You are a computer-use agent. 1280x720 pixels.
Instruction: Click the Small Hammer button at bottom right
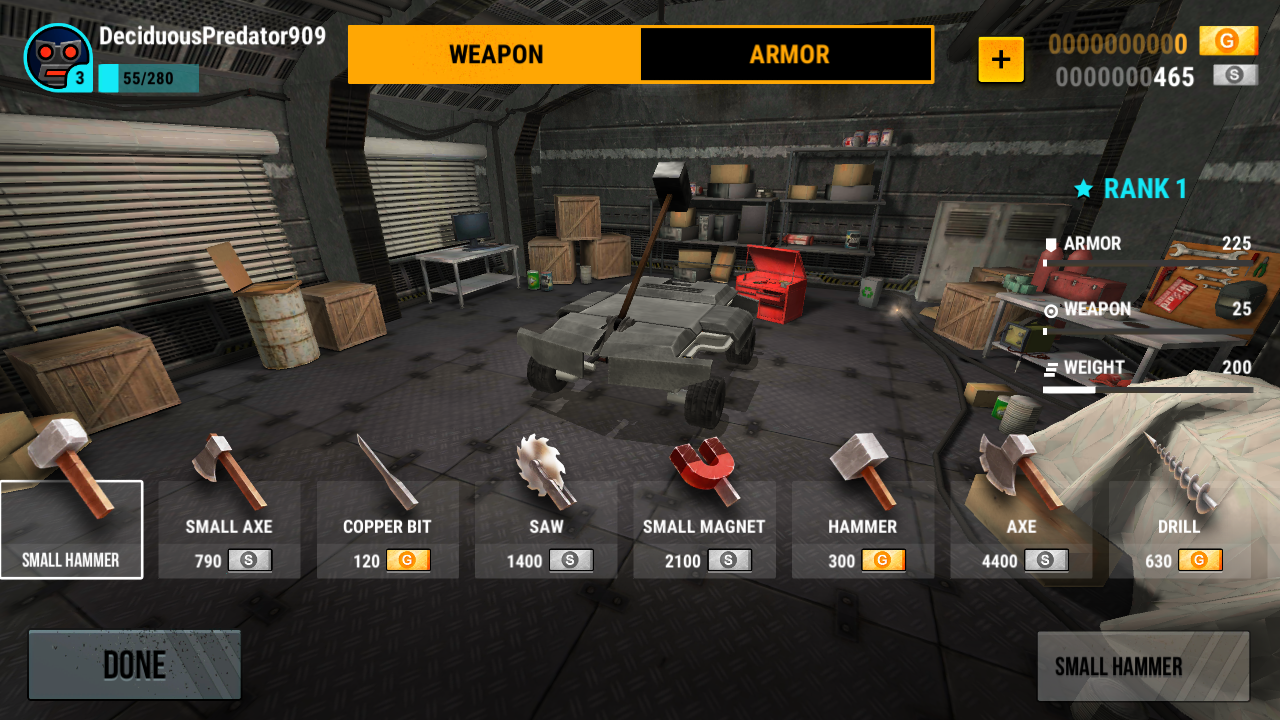coord(1143,666)
